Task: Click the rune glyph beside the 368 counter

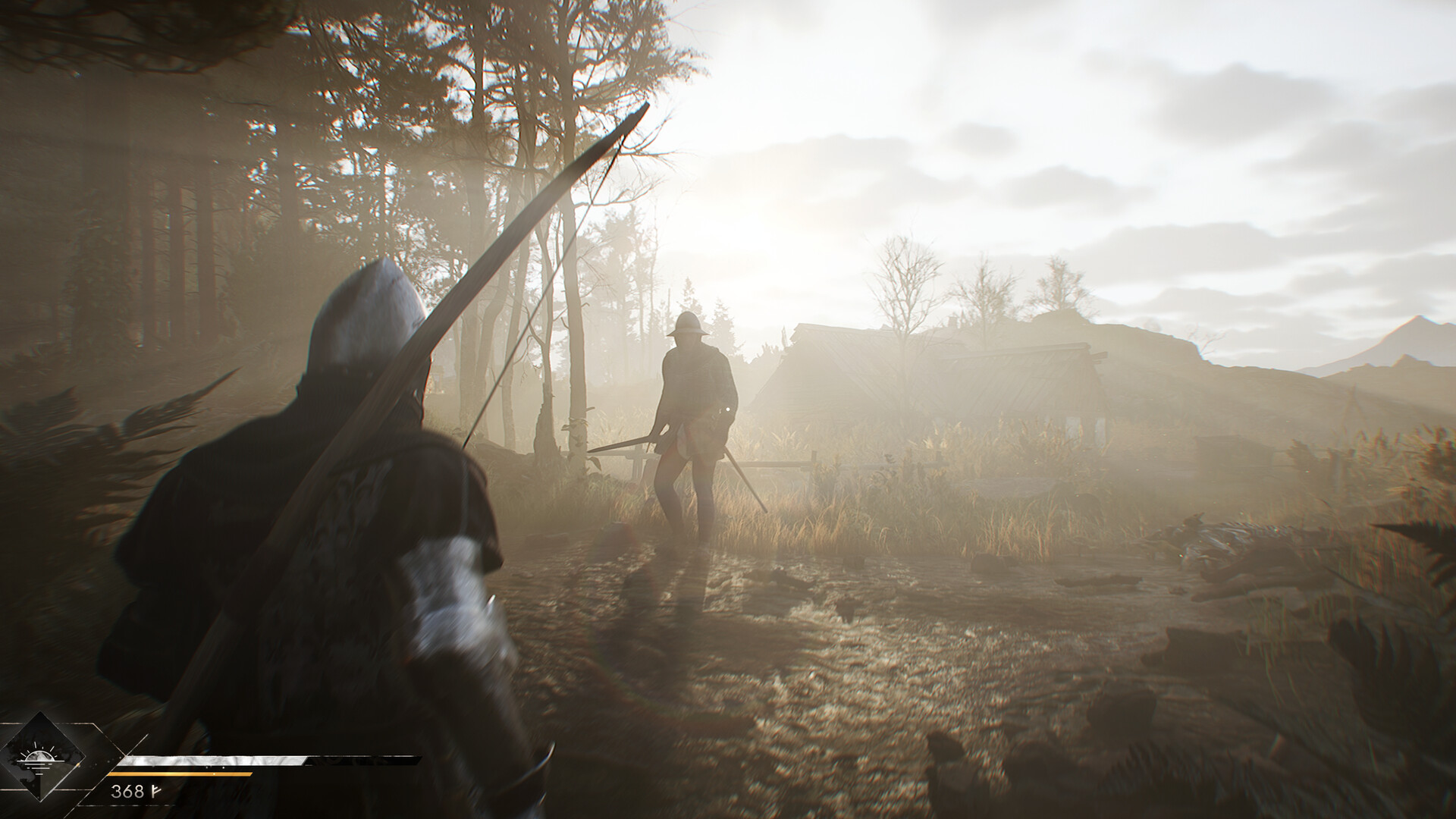Action: click(x=155, y=790)
